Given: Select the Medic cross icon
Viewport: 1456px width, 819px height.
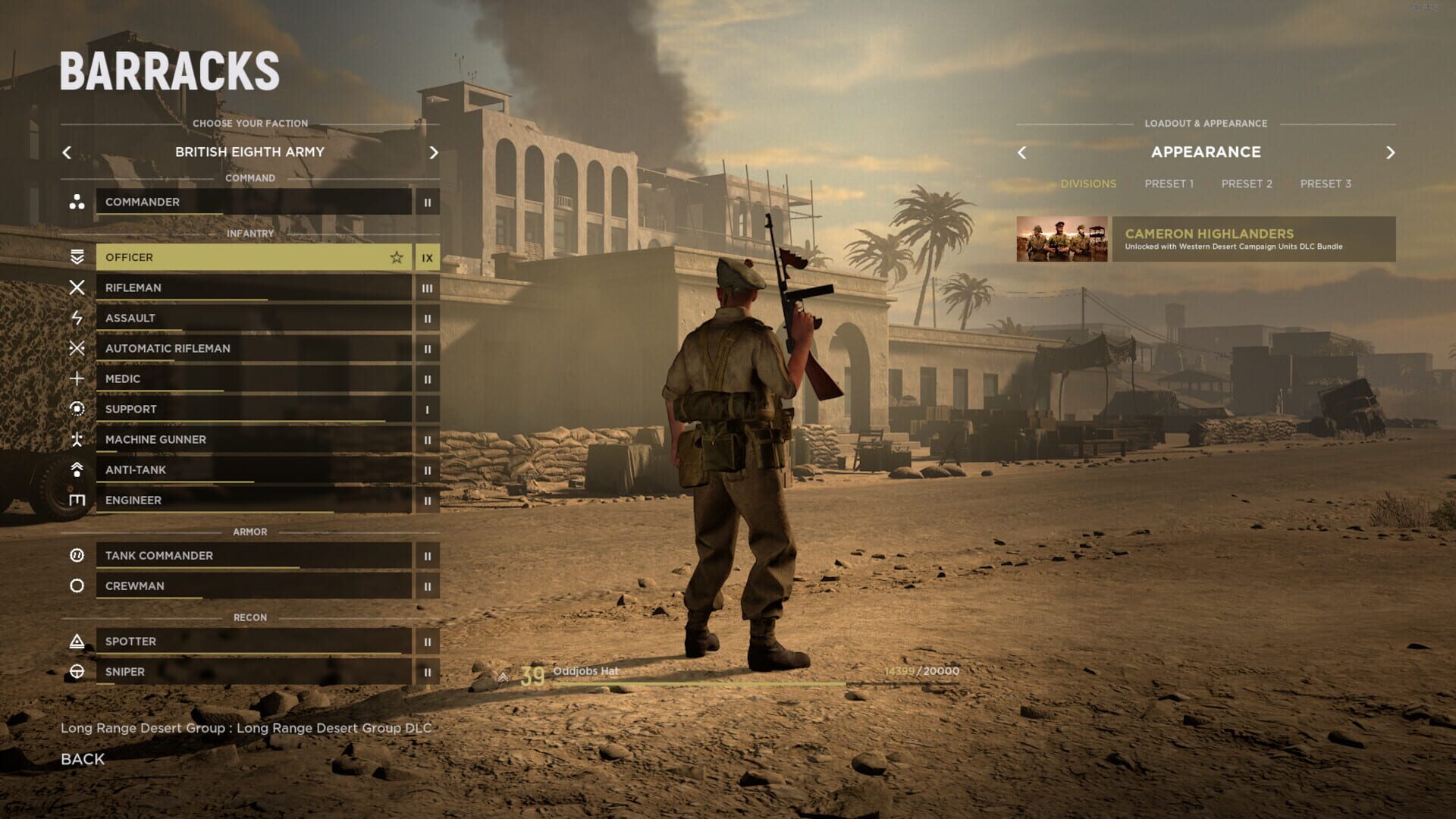Looking at the screenshot, I should click(x=77, y=378).
